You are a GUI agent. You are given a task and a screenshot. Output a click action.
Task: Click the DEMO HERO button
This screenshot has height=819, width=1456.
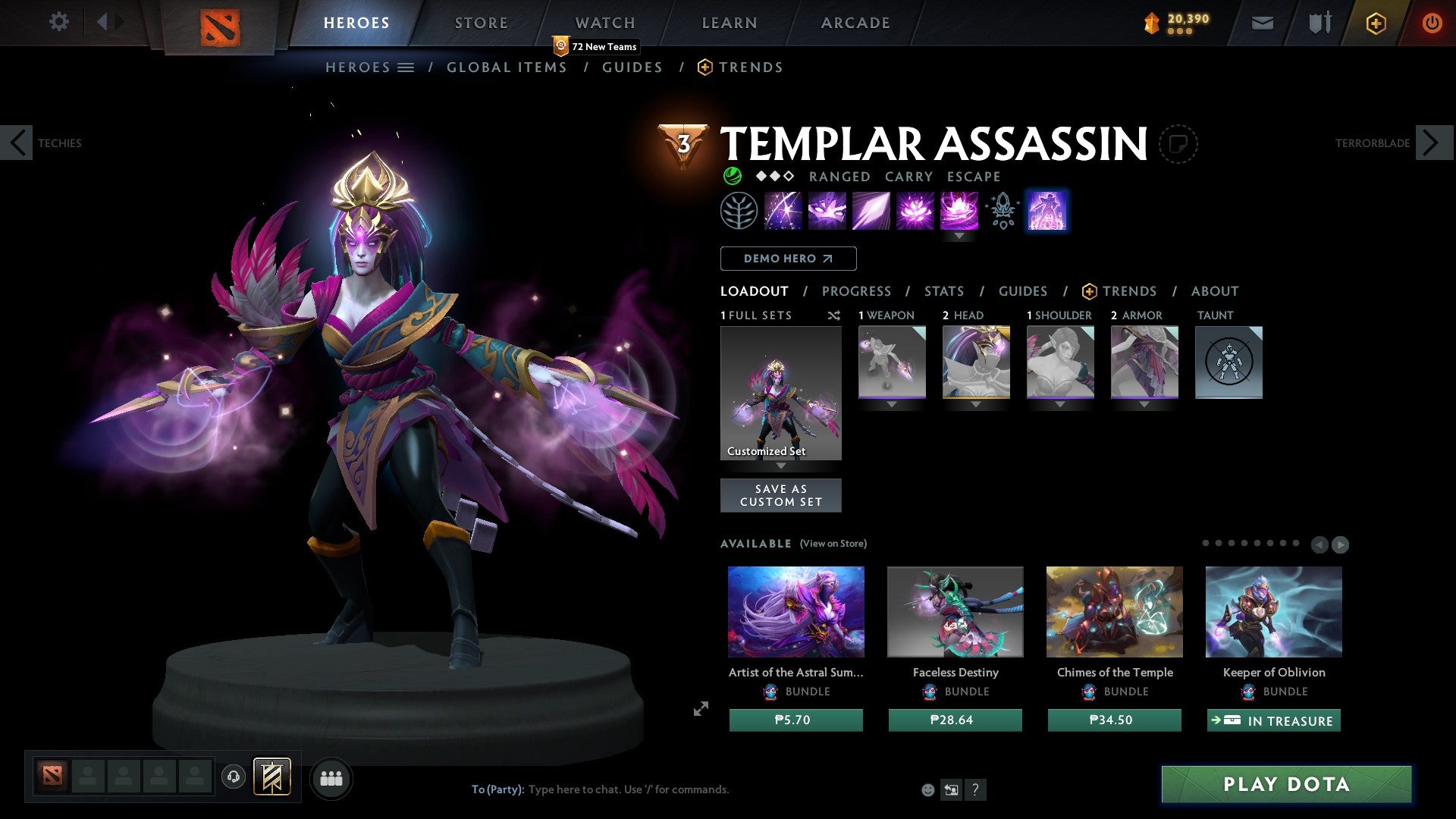[x=788, y=258]
